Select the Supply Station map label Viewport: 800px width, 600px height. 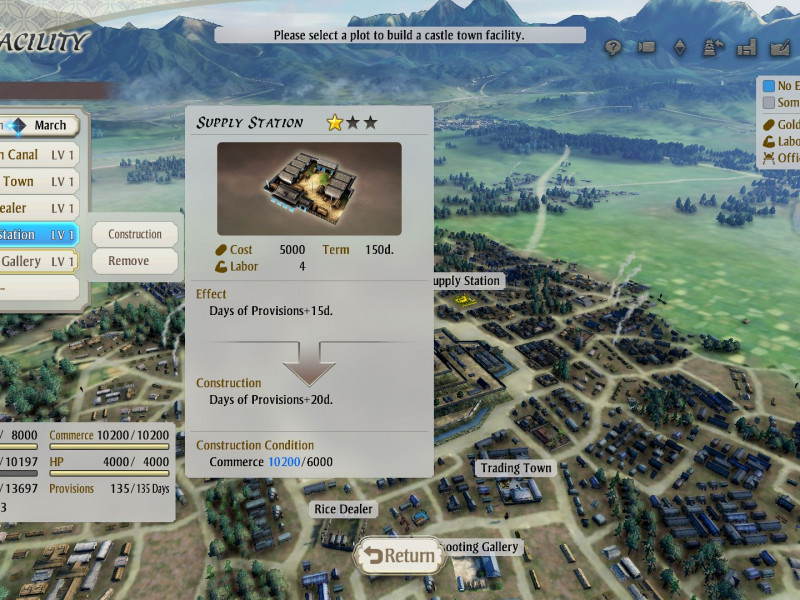click(x=465, y=281)
